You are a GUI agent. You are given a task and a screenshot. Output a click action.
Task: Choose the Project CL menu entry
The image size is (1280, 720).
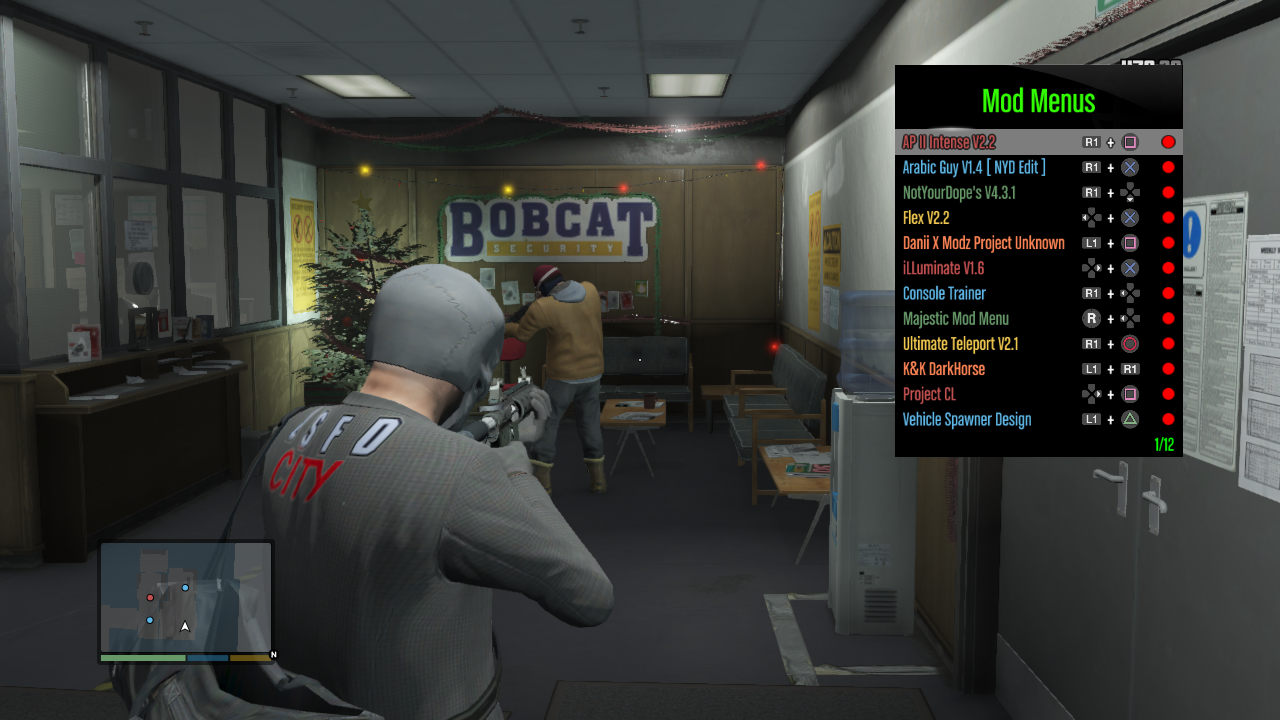coord(929,394)
